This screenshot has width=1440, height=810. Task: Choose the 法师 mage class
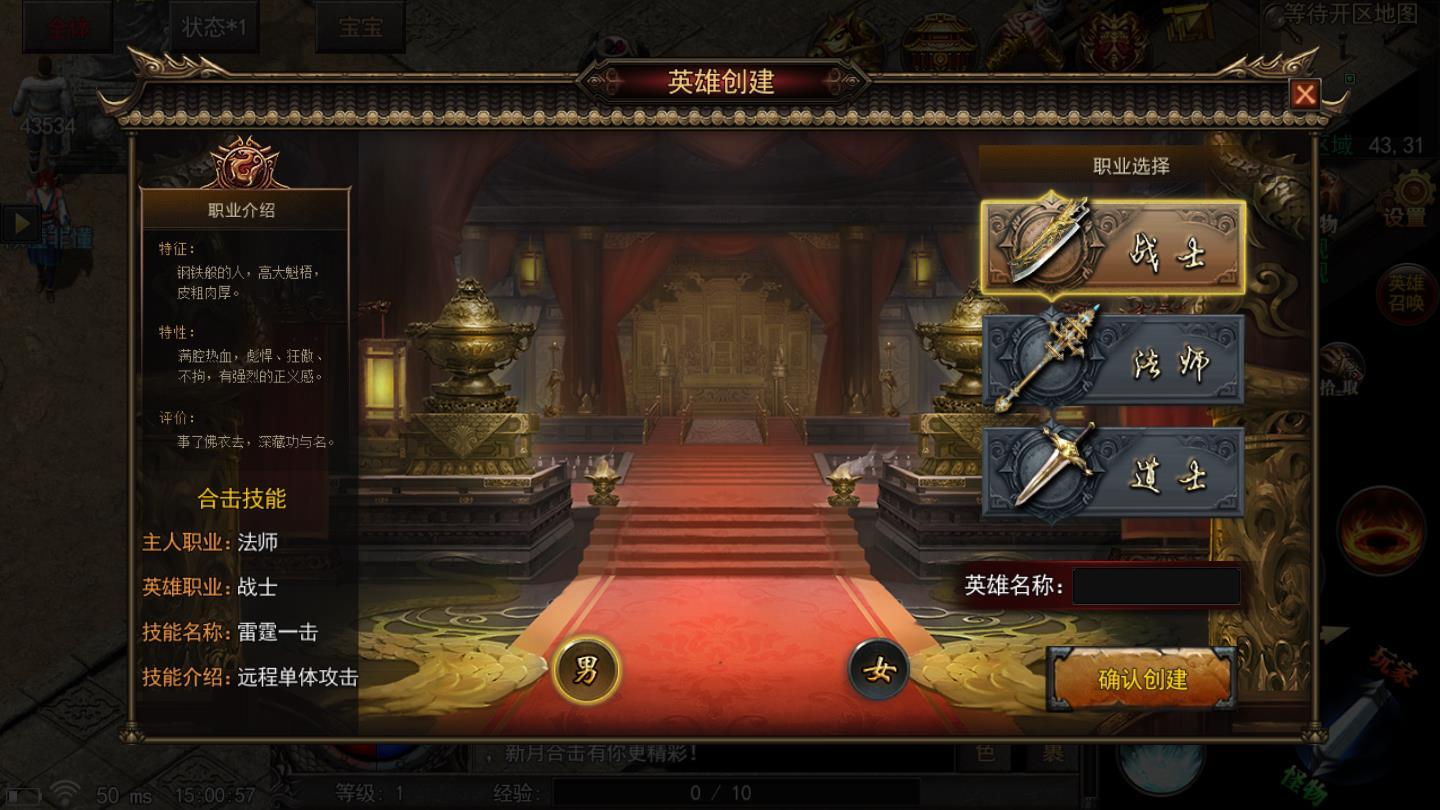coord(1113,360)
